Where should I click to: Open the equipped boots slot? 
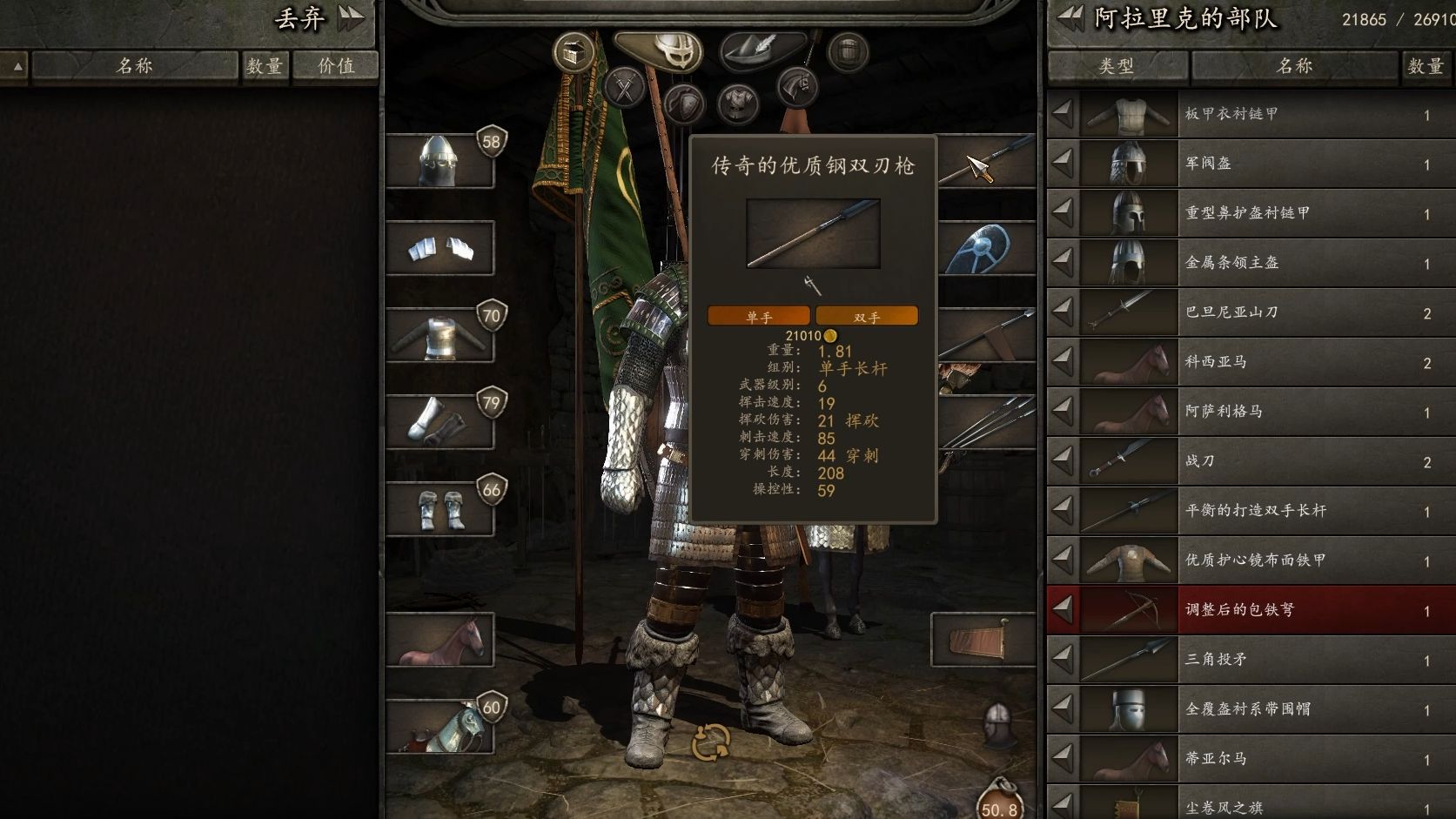pos(439,510)
